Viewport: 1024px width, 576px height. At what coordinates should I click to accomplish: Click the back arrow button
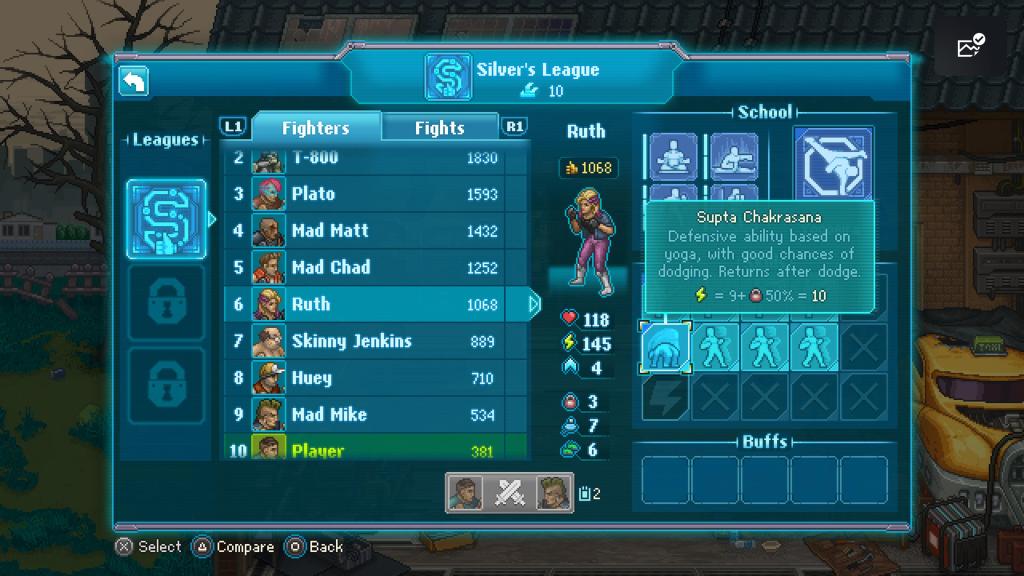pyautogui.click(x=134, y=81)
